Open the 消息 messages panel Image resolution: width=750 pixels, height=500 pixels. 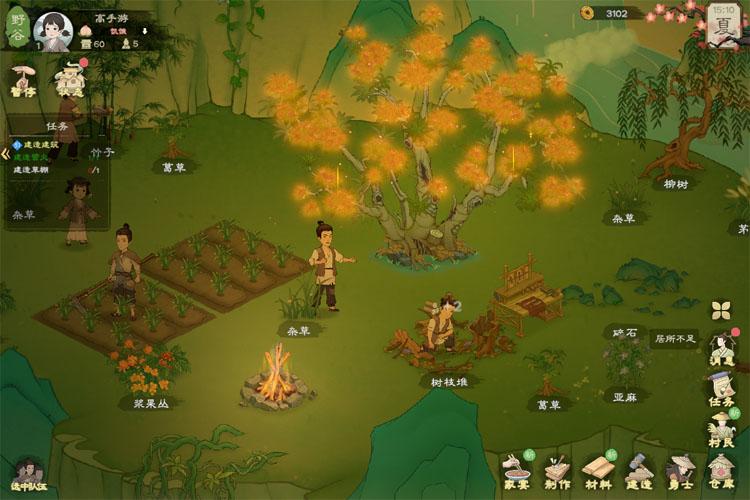coord(721,347)
